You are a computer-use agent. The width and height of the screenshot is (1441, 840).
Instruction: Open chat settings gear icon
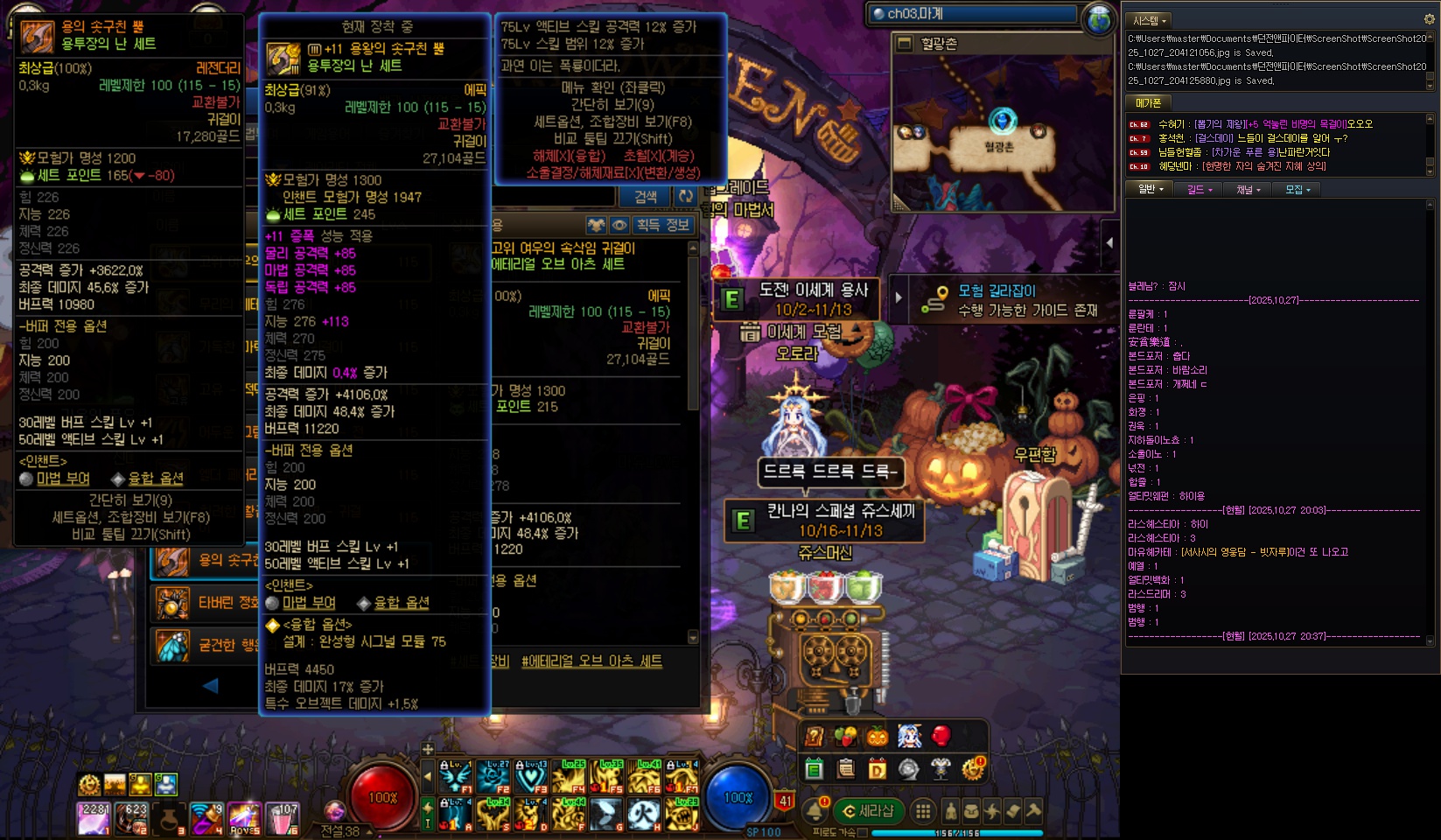click(x=1430, y=19)
